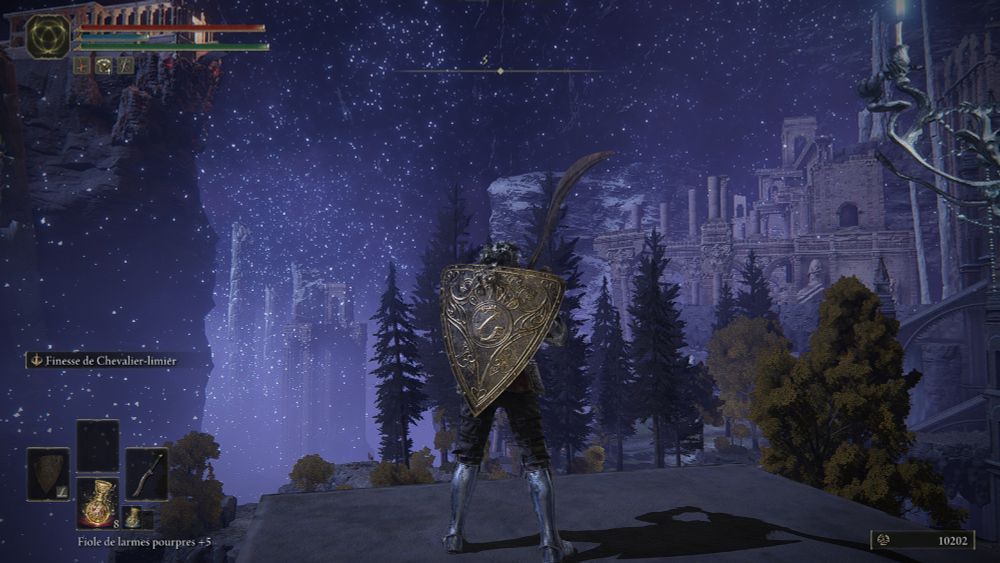Image resolution: width=1000 pixels, height=563 pixels.
Task: Click the compass bar's centre marker
Action: (x=500, y=71)
